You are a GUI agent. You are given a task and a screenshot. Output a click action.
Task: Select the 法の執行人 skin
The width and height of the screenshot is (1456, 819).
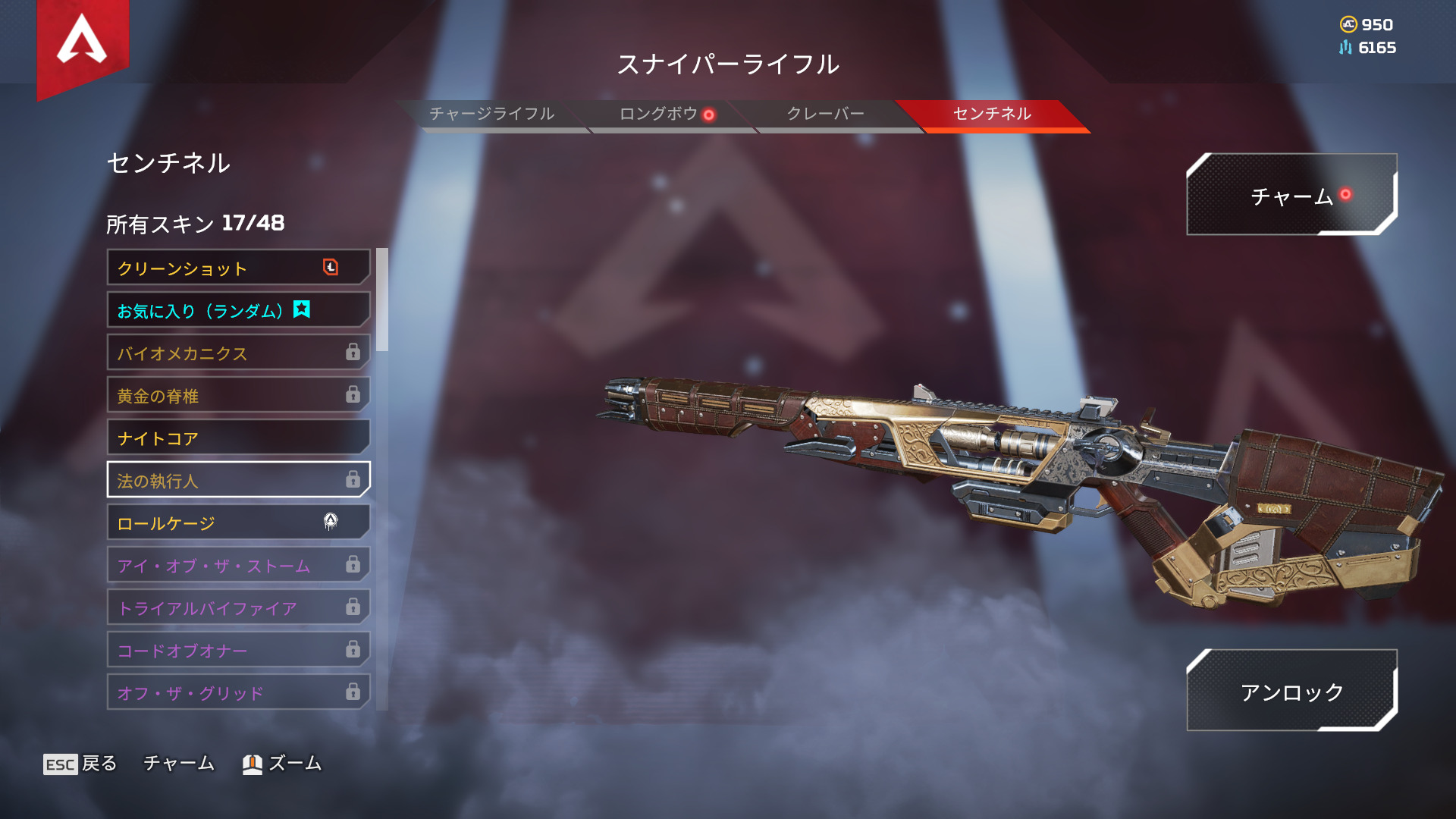click(x=238, y=480)
